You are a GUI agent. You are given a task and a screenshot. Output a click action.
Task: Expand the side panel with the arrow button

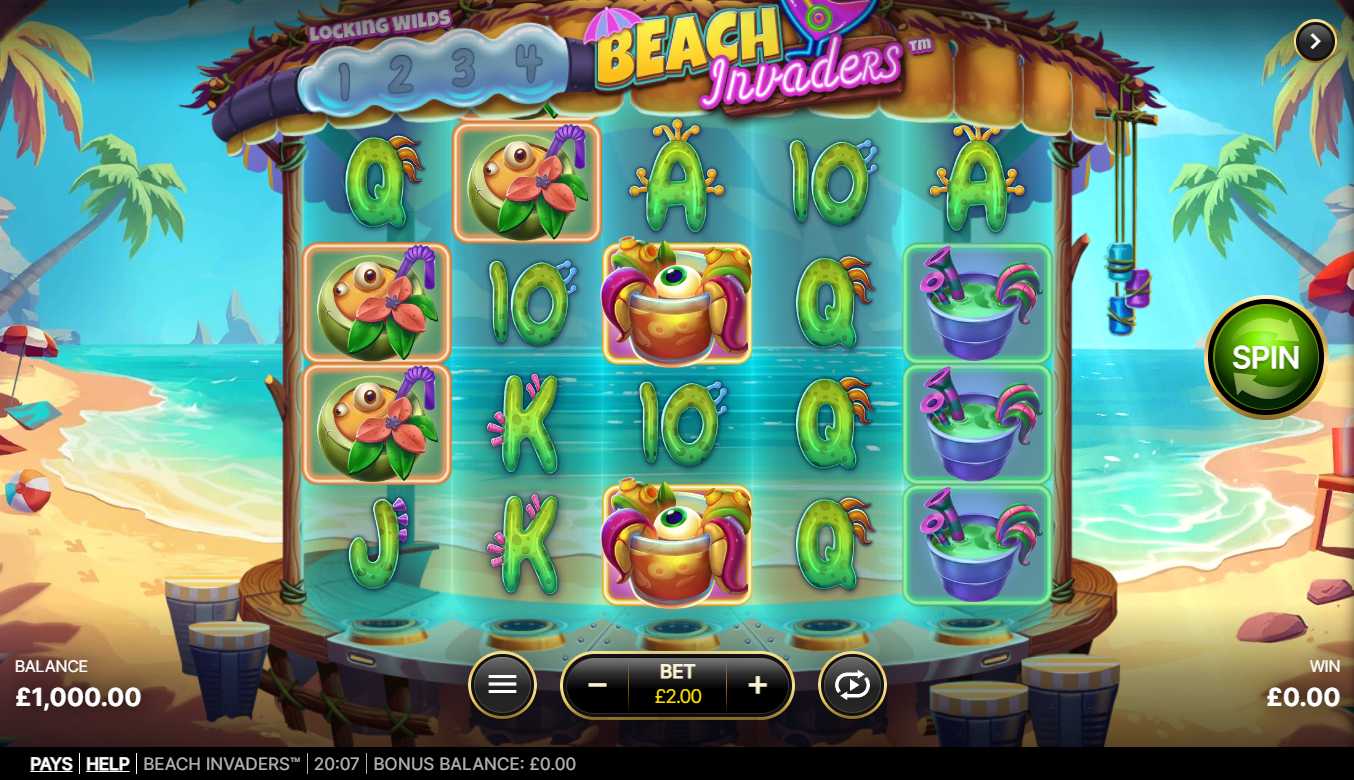click(1315, 42)
